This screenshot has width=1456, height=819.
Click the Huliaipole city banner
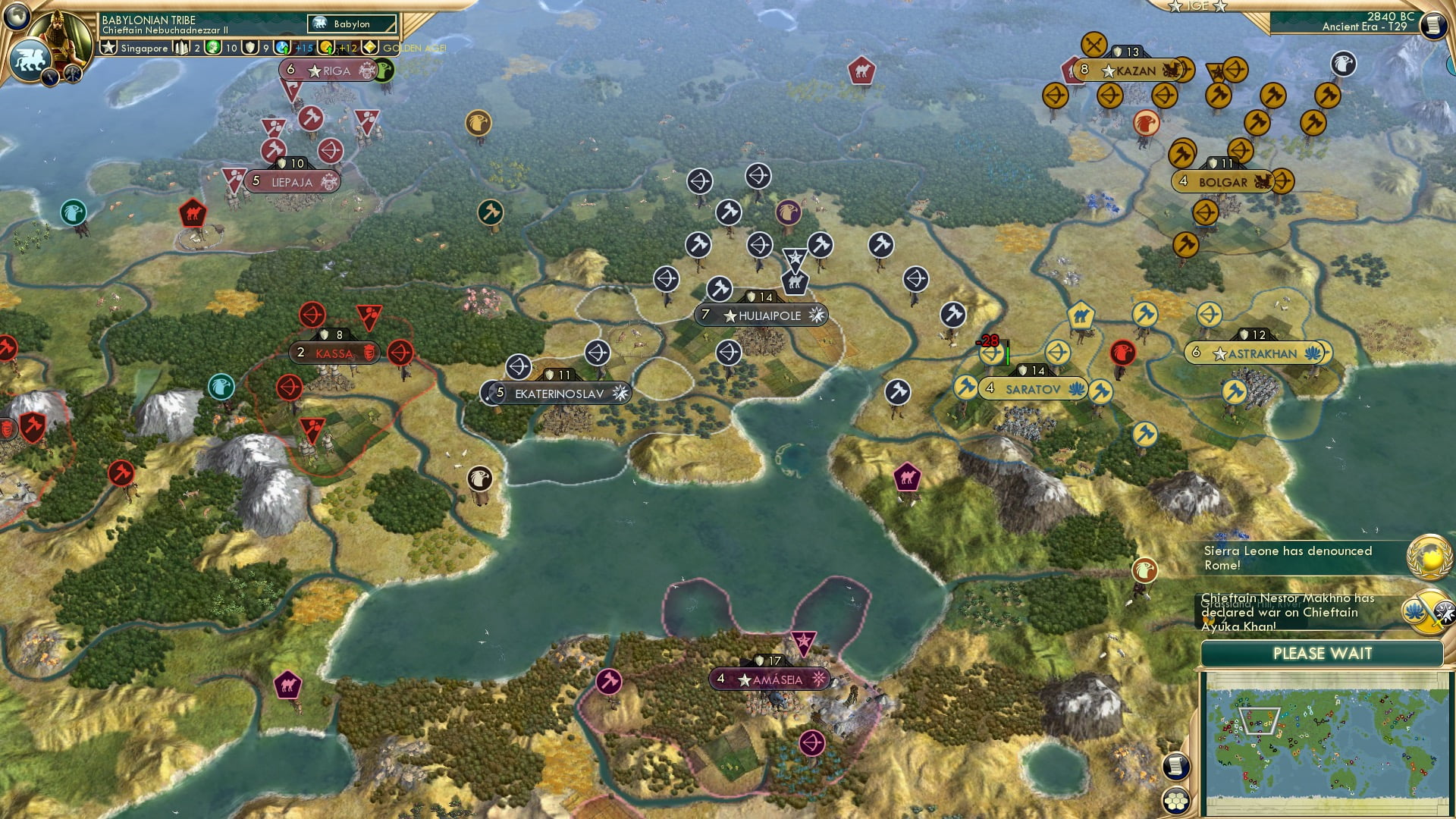tap(761, 315)
